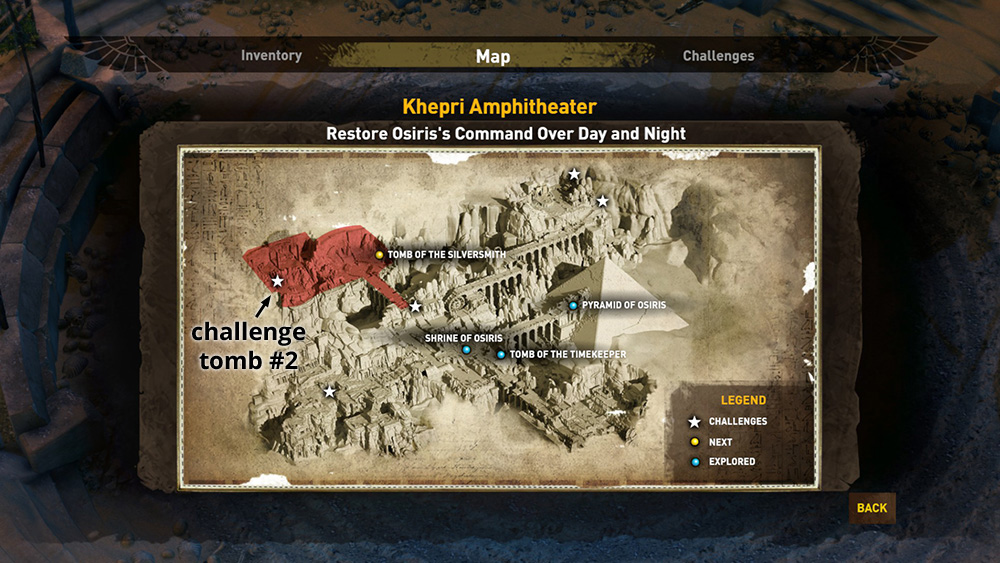Viewport: 1000px width, 563px height.
Task: Click the Shrine of Osiris marker
Action: [x=466, y=350]
